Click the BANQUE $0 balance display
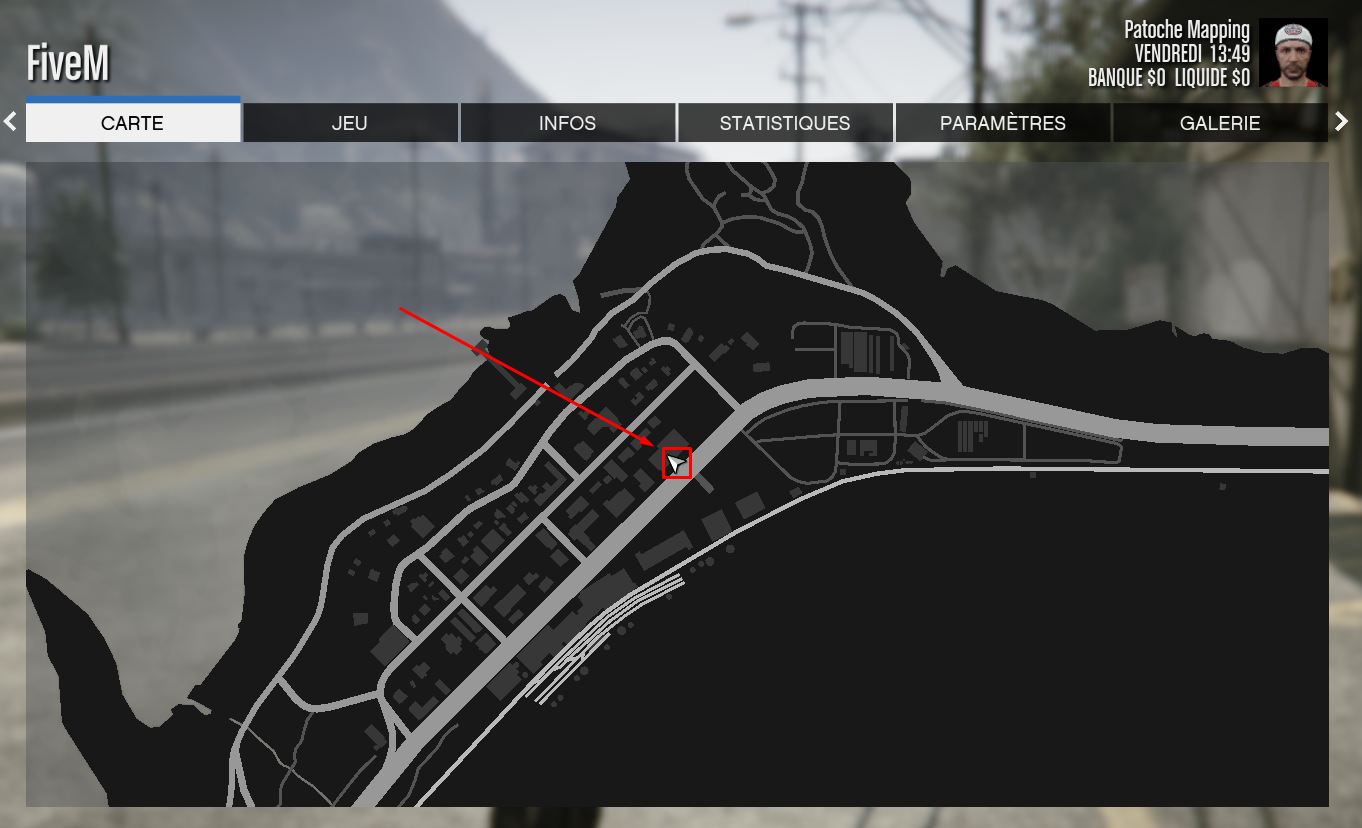This screenshot has height=828, width=1362. (1125, 77)
